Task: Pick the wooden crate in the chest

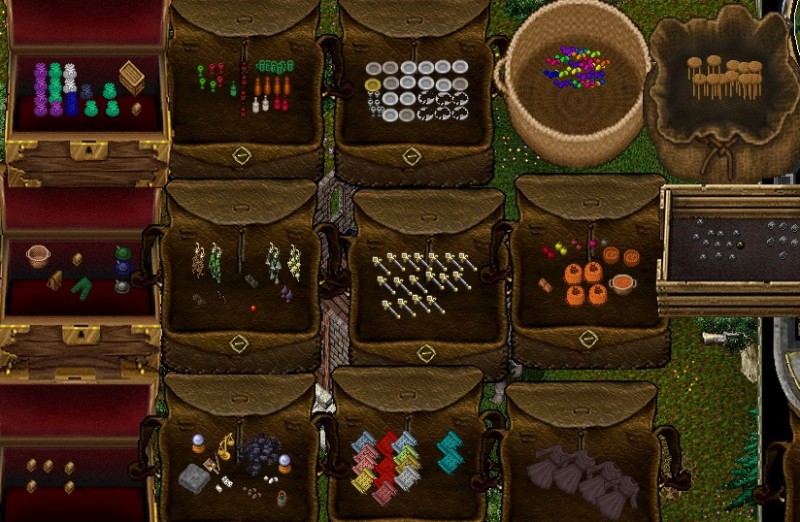Action: (131, 77)
